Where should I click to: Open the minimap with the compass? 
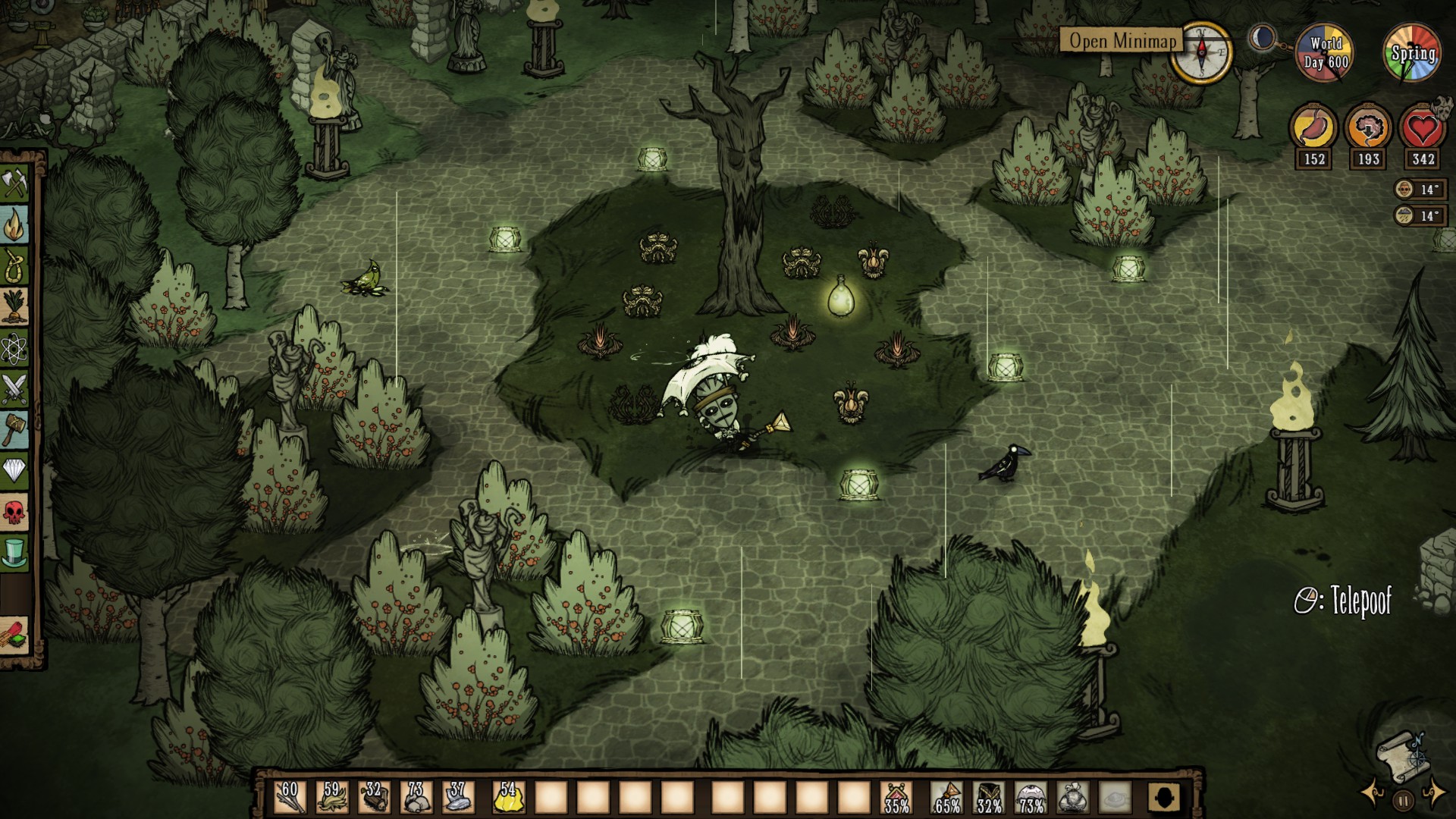[x=1201, y=52]
